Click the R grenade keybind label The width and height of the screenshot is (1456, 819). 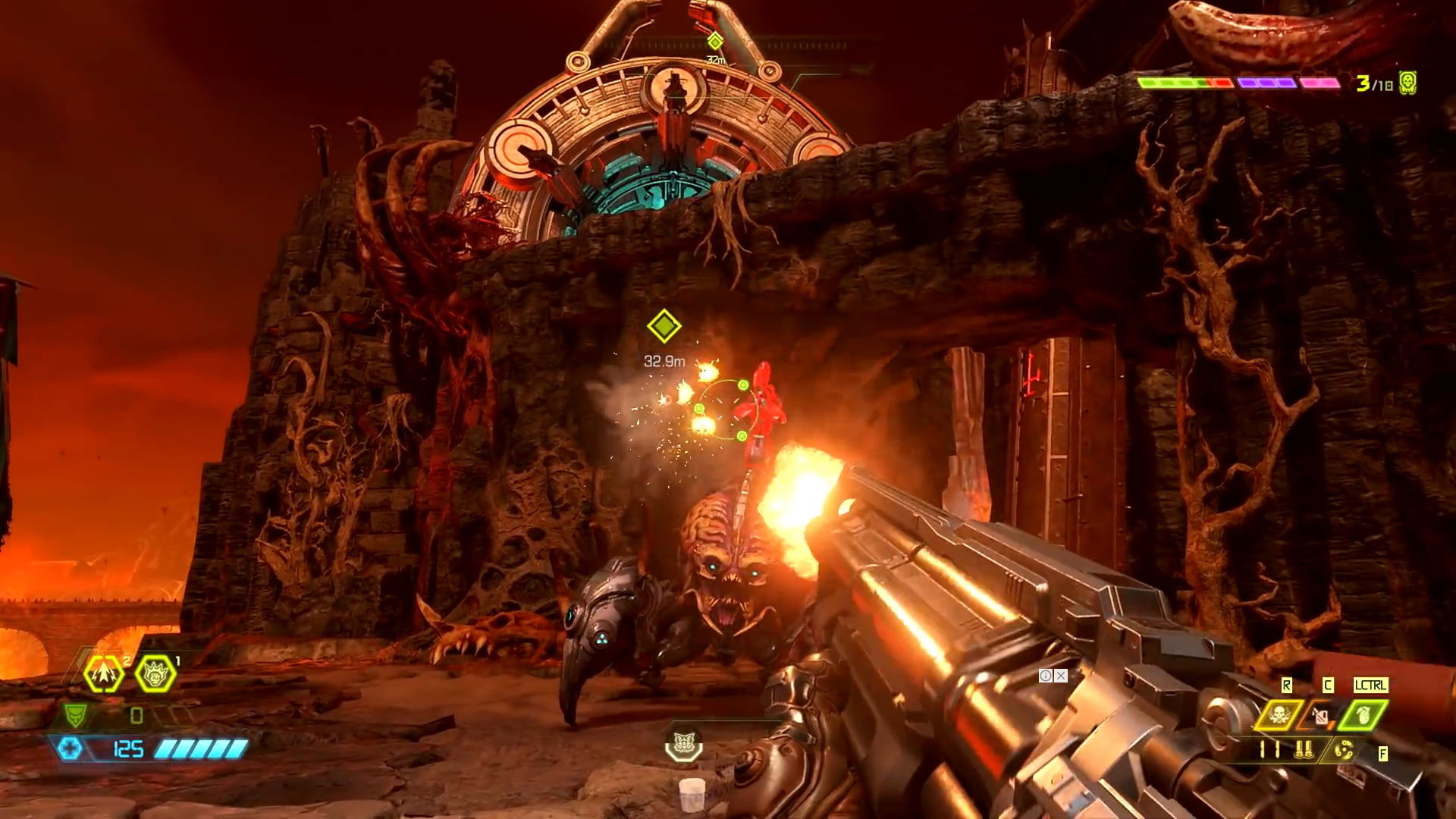point(1287,685)
